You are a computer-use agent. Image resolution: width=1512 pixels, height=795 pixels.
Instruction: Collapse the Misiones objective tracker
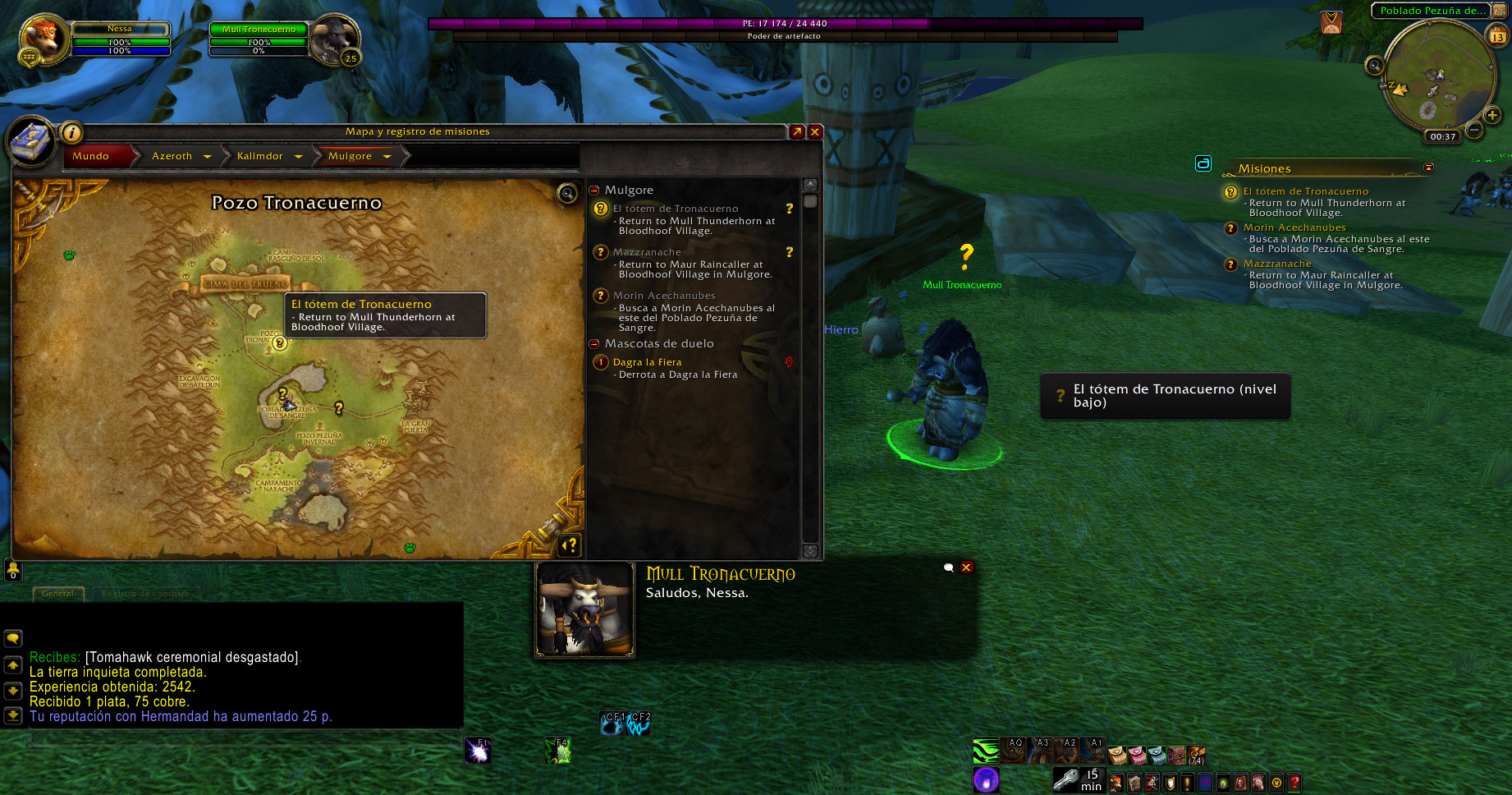1428,168
